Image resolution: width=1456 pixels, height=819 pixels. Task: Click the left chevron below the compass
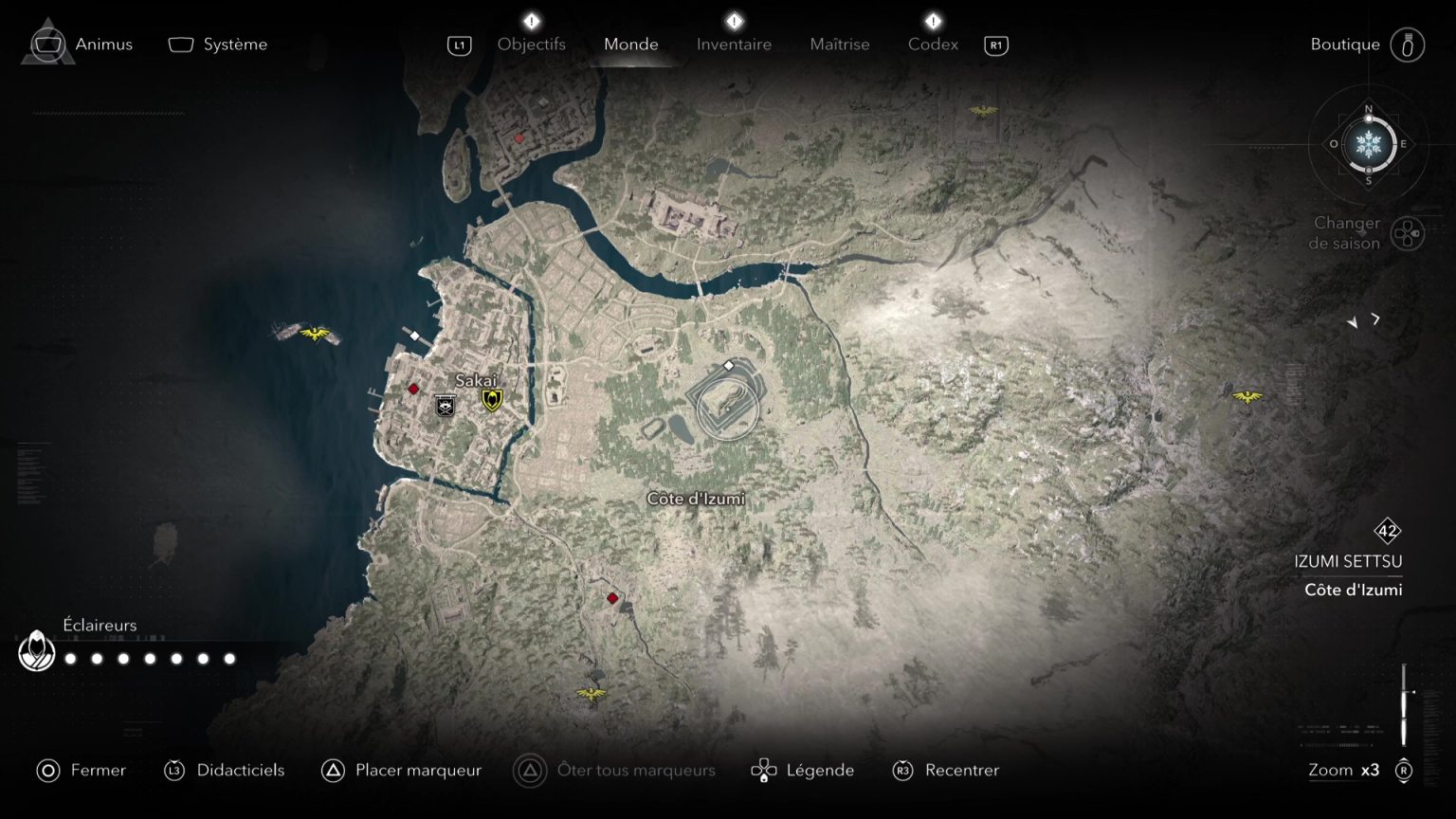coord(1352,322)
